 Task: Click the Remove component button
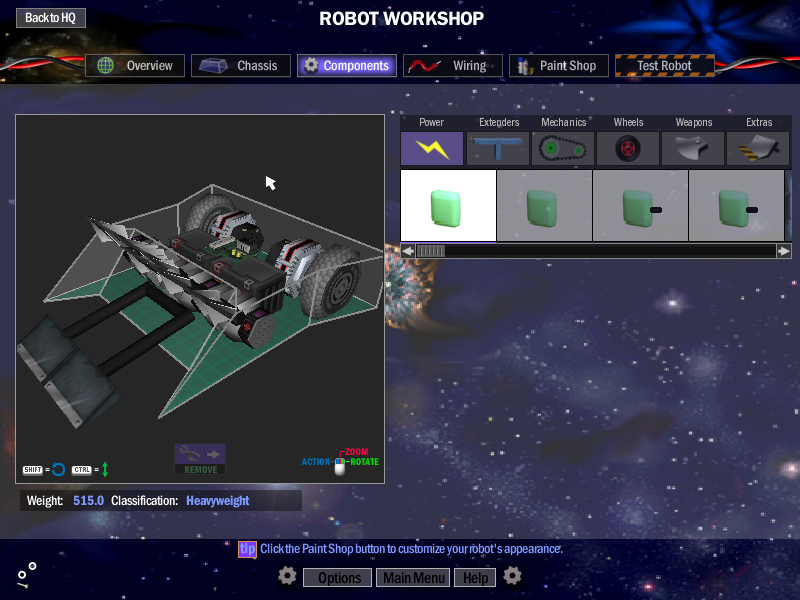[200, 459]
